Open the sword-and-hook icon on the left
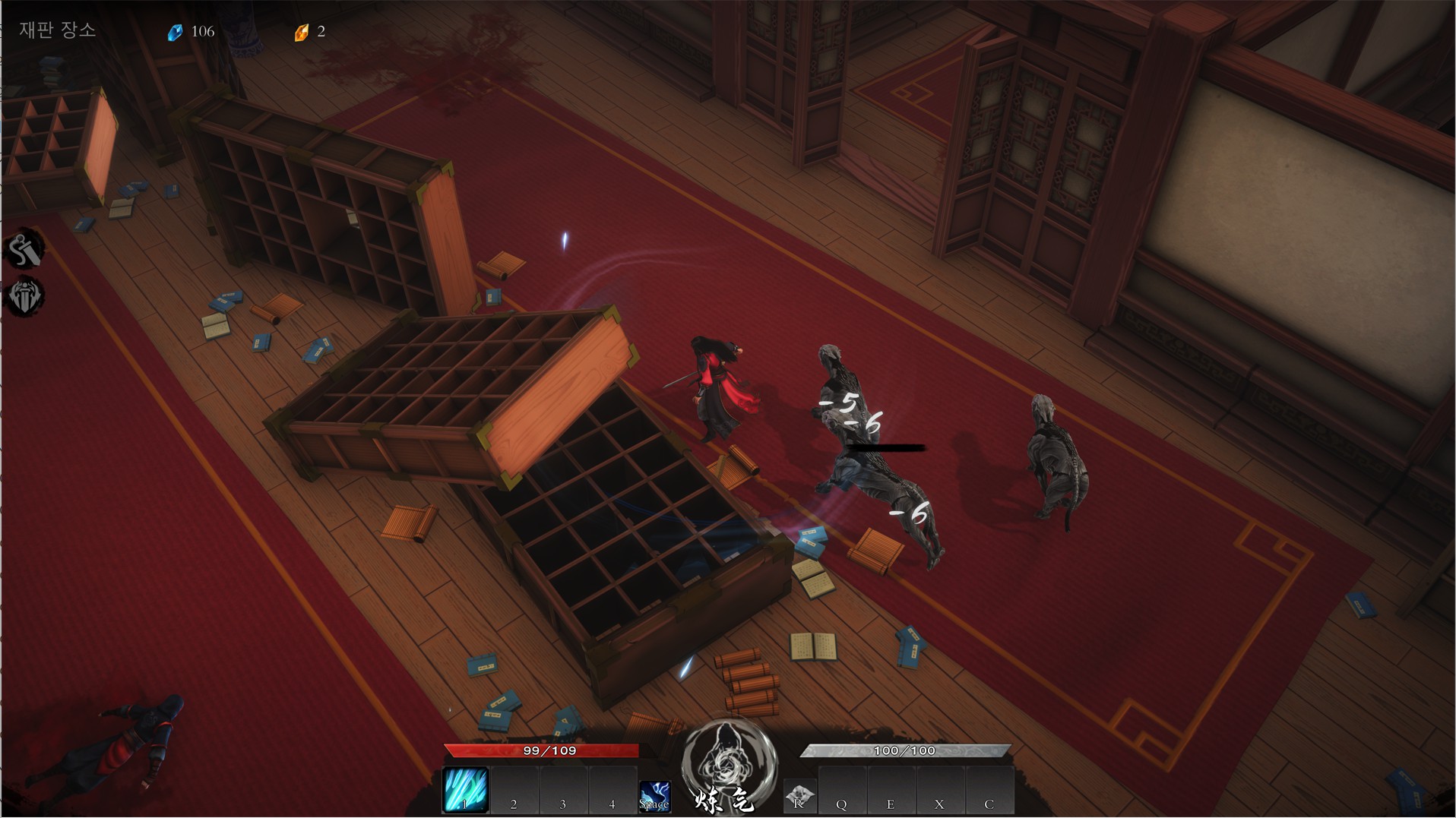1456x818 pixels. point(24,250)
